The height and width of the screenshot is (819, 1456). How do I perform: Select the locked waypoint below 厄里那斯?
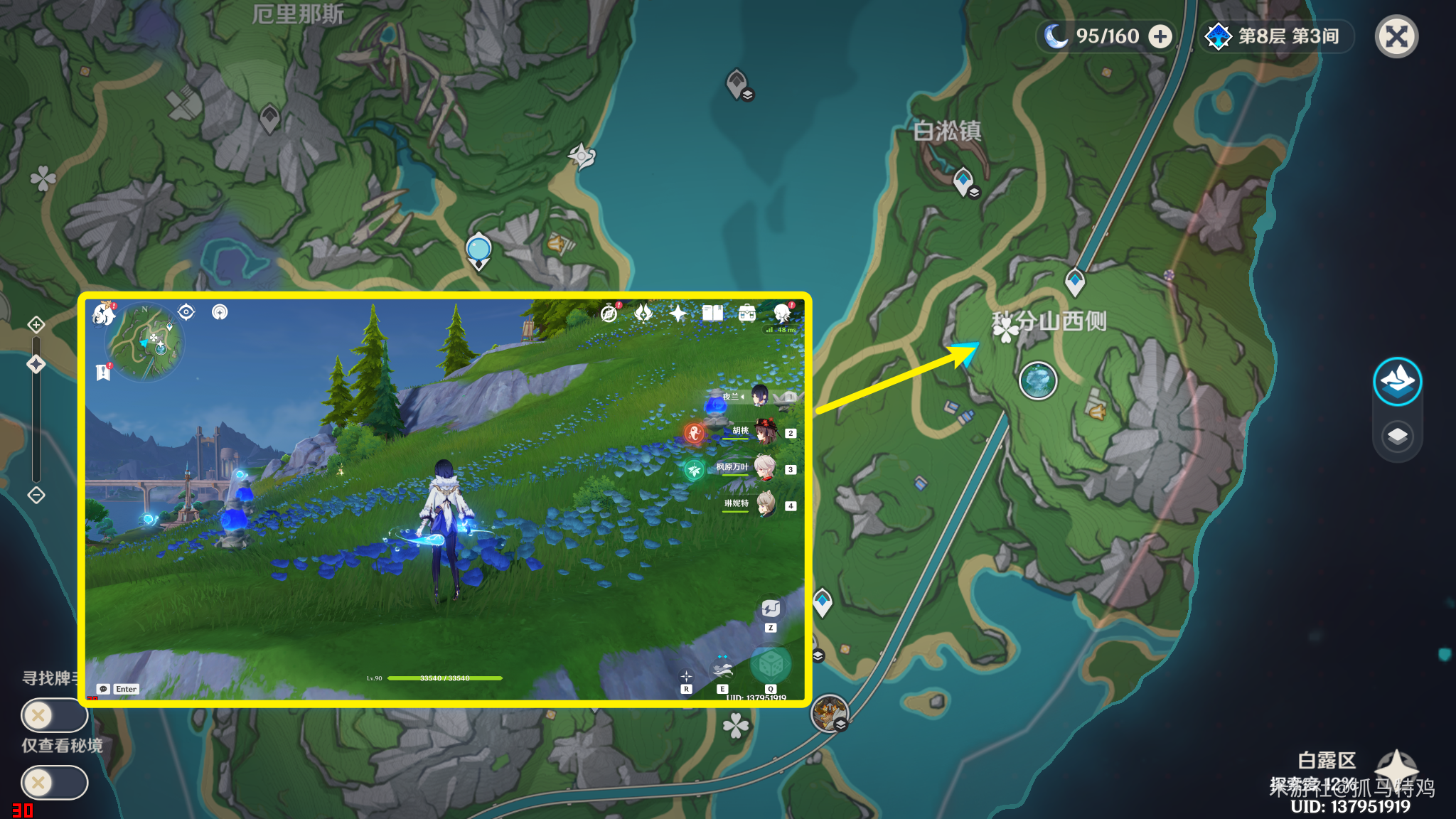[x=269, y=117]
